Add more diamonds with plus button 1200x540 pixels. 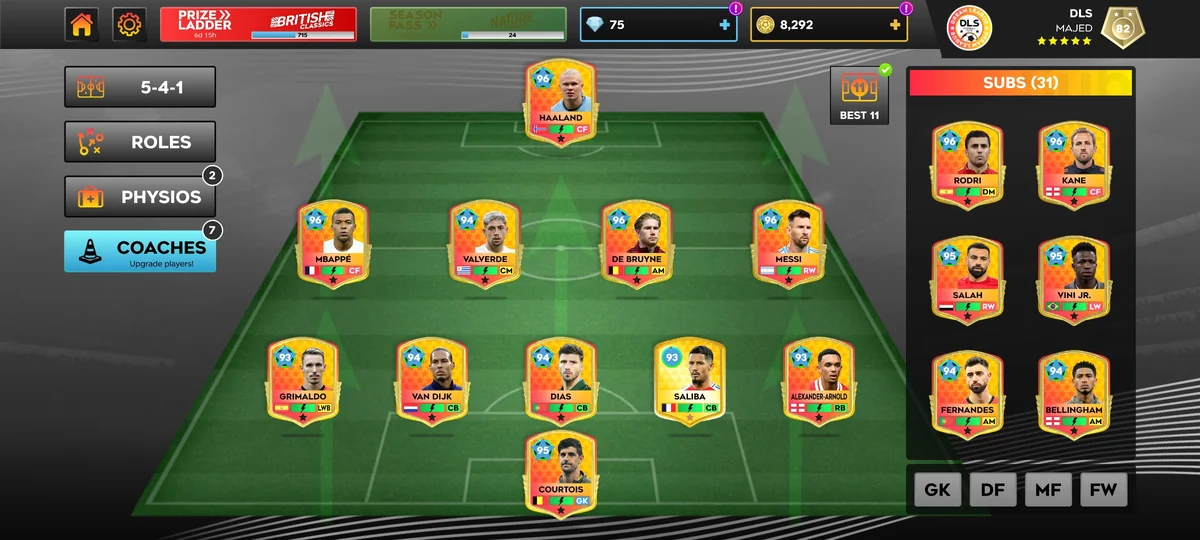(x=725, y=25)
